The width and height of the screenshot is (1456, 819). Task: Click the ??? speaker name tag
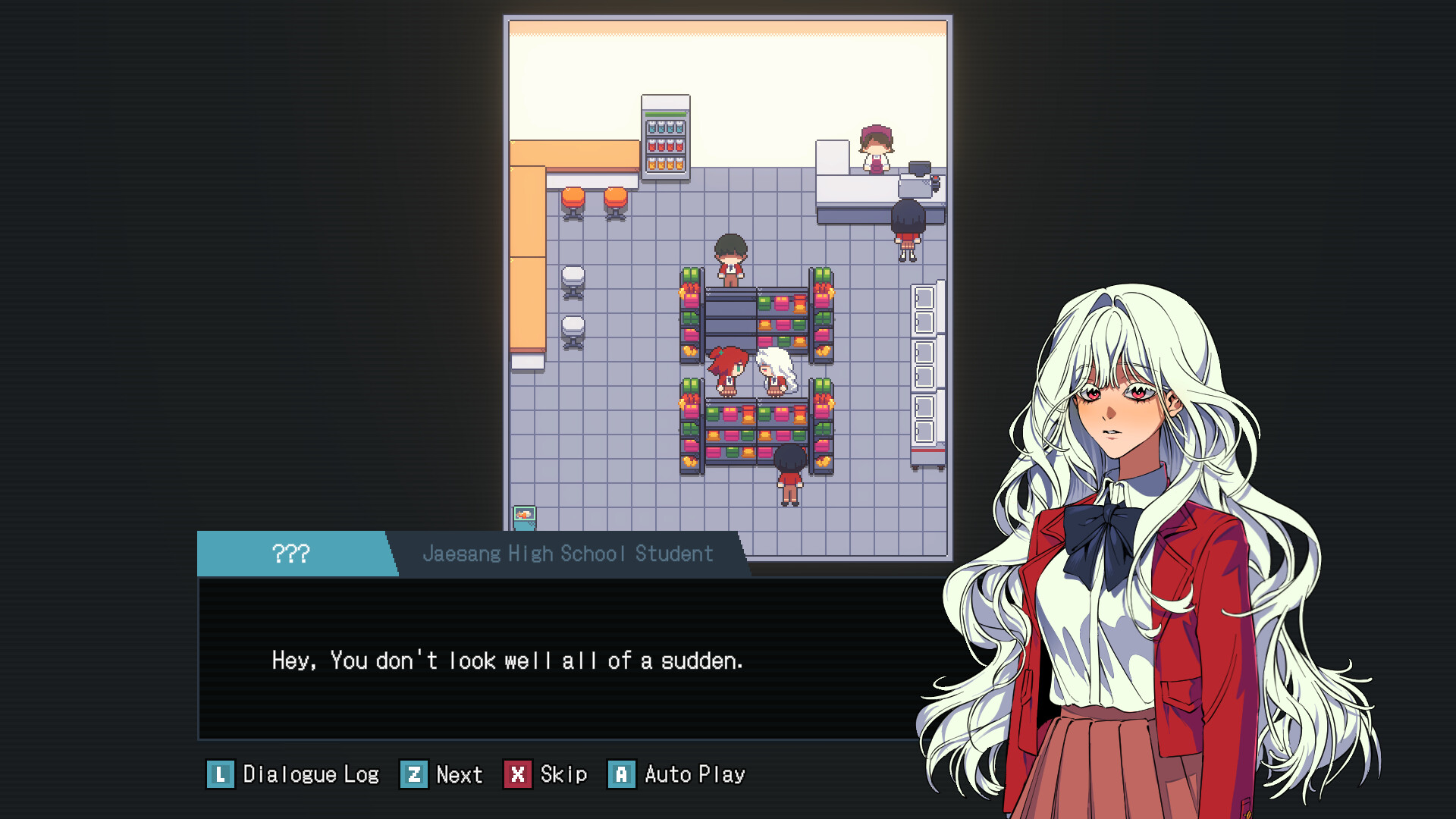pyautogui.click(x=290, y=554)
